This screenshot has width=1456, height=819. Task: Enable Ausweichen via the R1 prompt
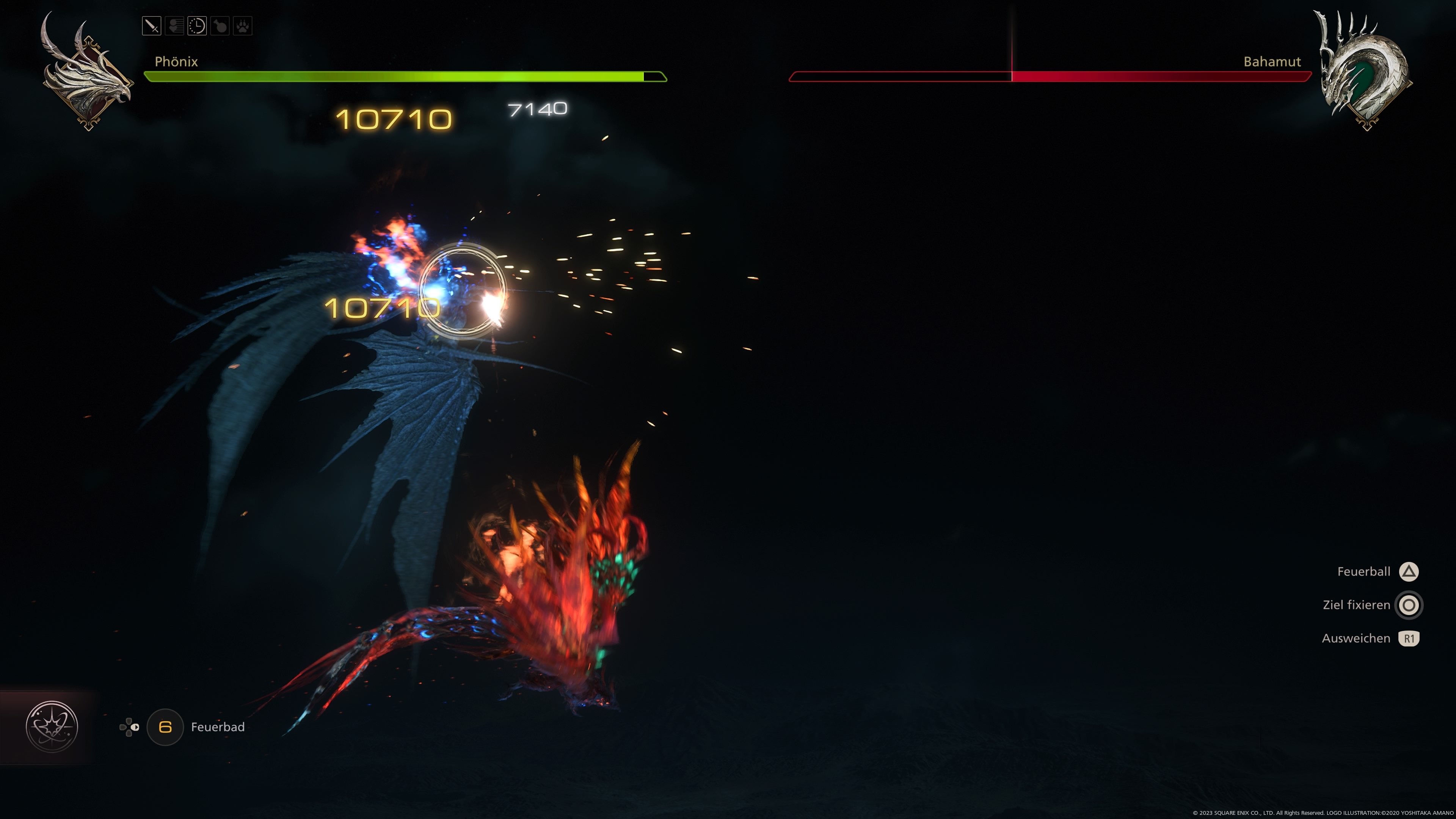[1410, 638]
